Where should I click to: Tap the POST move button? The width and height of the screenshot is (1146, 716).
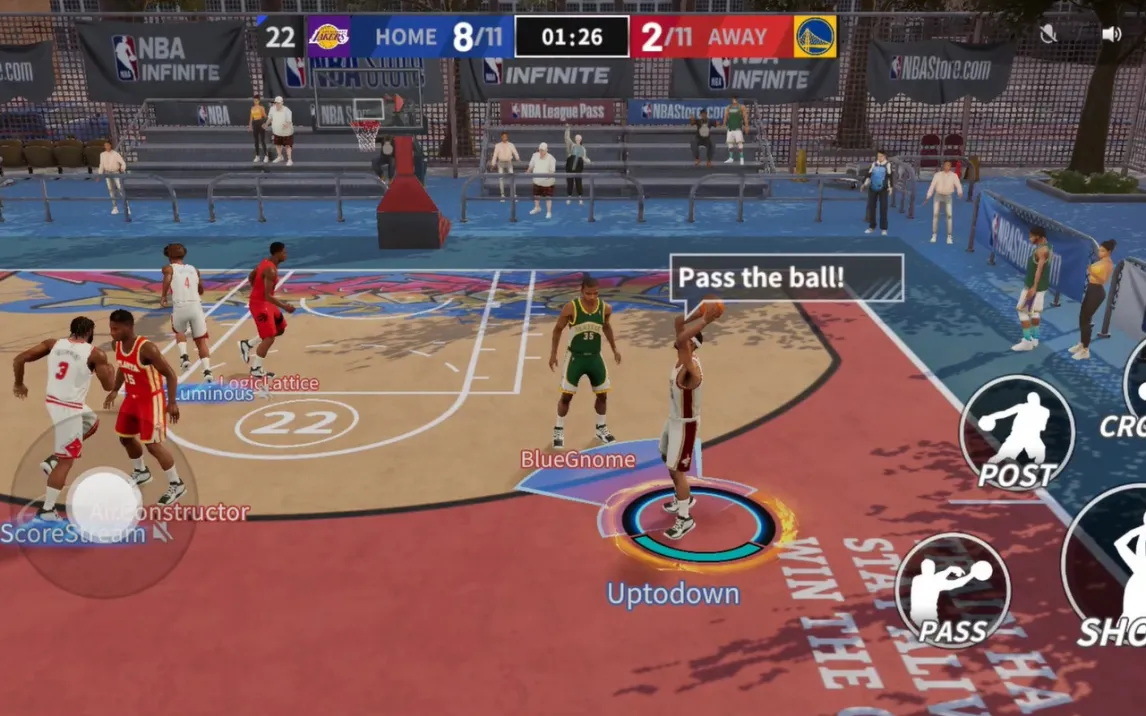[1016, 433]
